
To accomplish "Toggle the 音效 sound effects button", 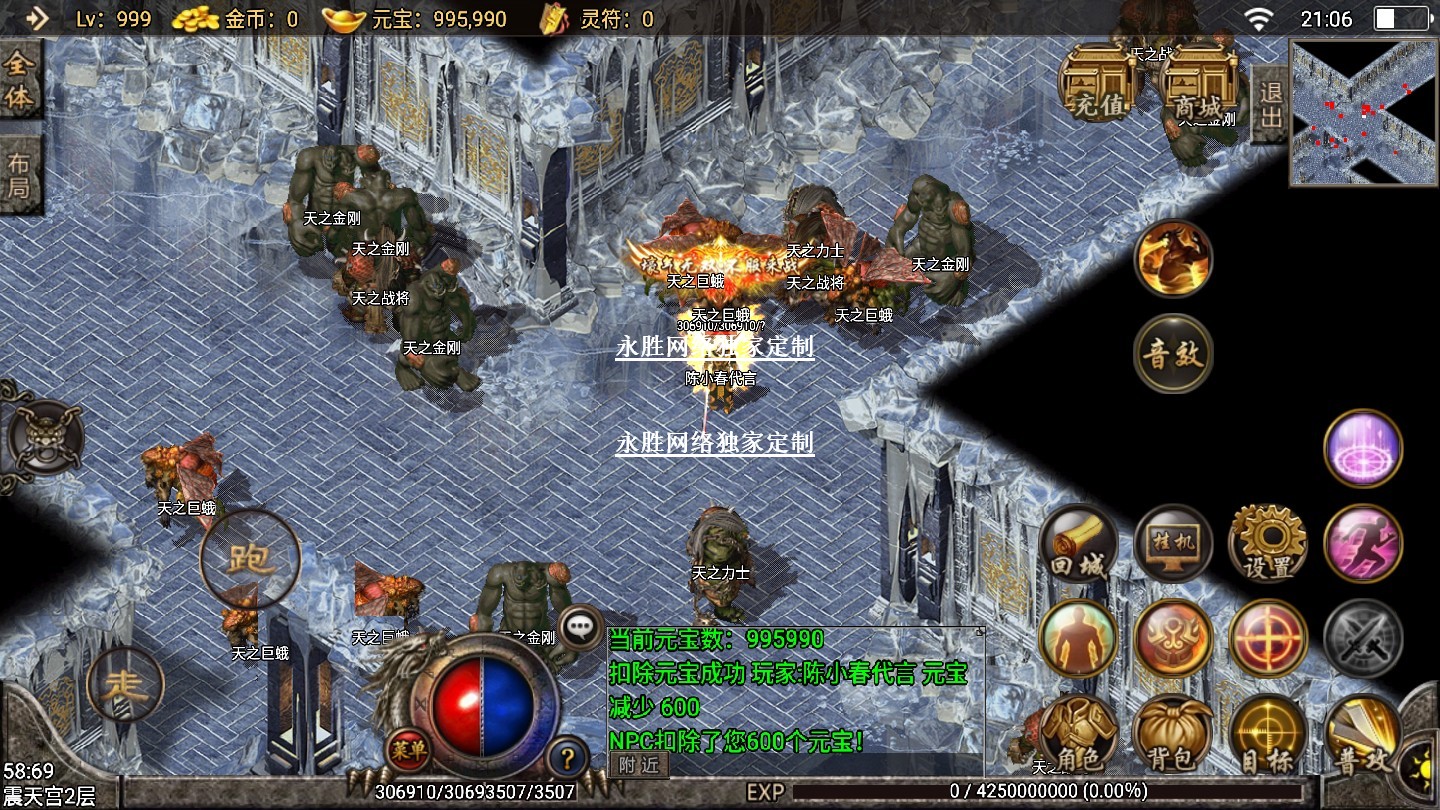I will [1173, 354].
